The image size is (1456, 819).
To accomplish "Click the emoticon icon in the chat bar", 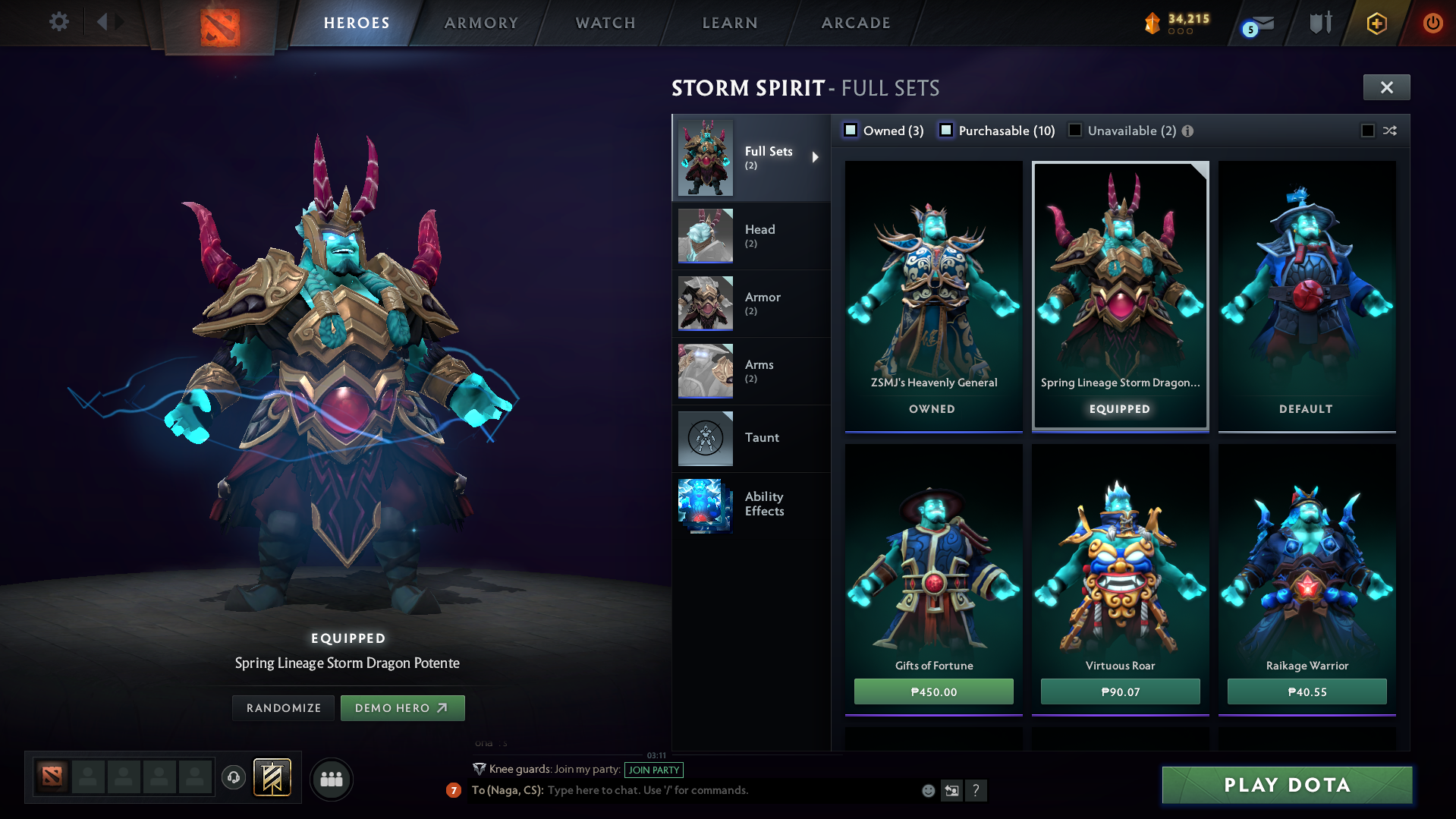I will [x=927, y=790].
